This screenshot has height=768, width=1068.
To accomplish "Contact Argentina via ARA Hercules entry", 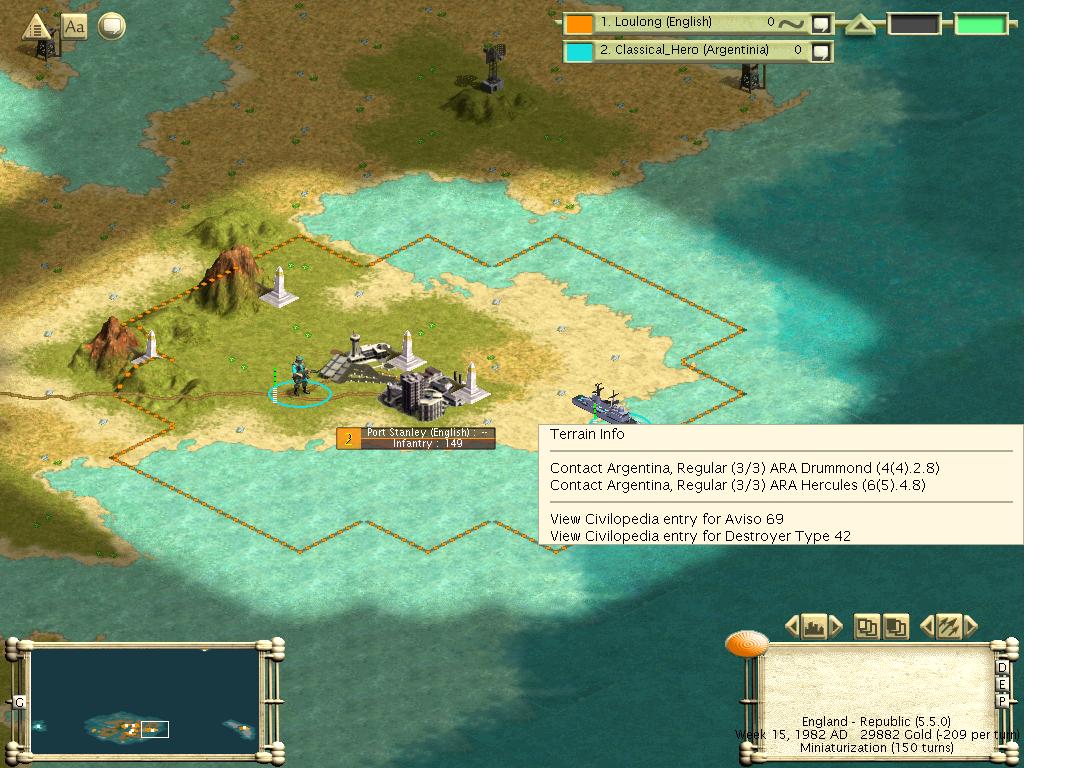I will pyautogui.click(x=737, y=485).
